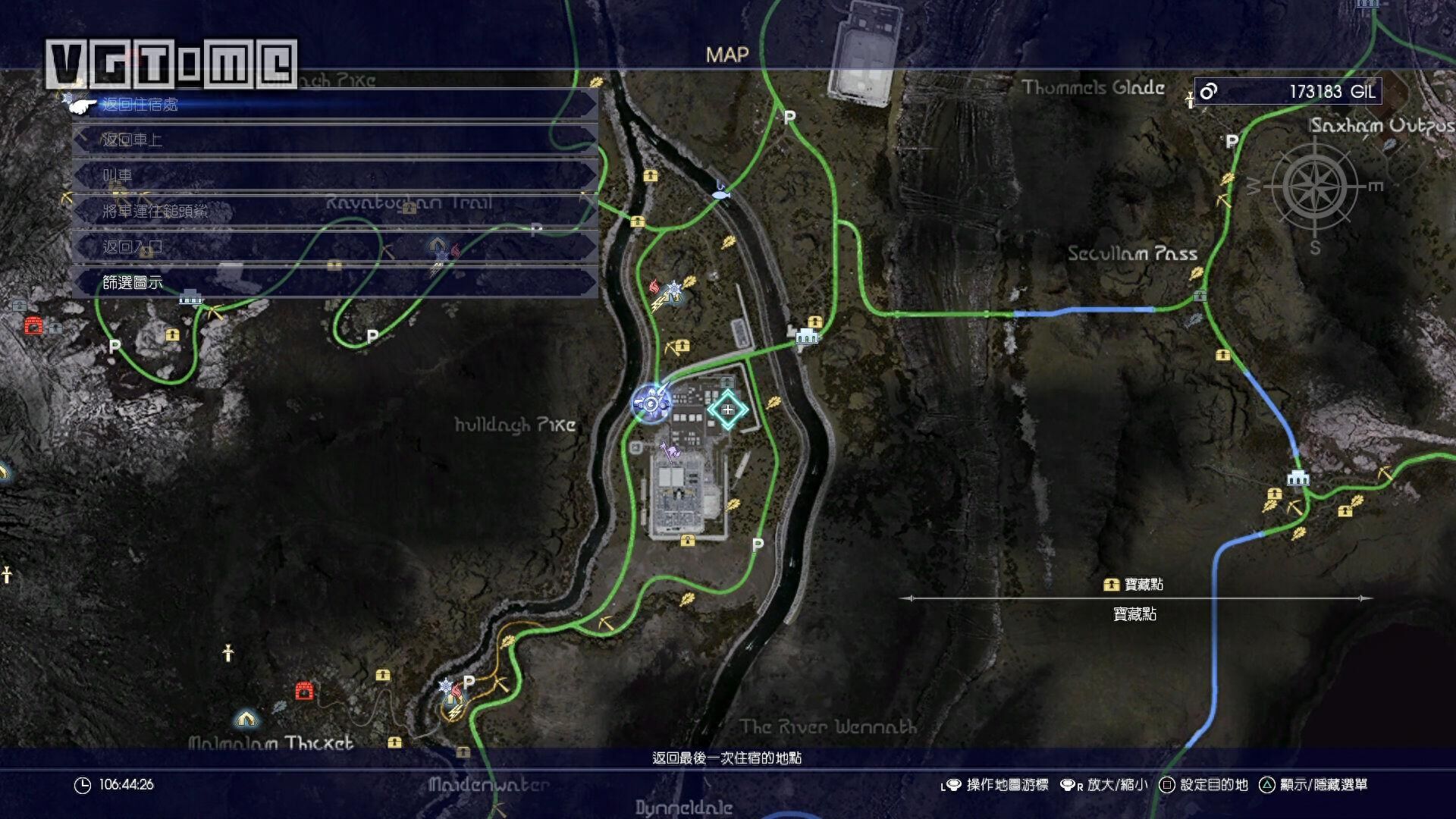
Task: Choose 將車運往鎚頭鯊 from the menu
Action: point(334,212)
